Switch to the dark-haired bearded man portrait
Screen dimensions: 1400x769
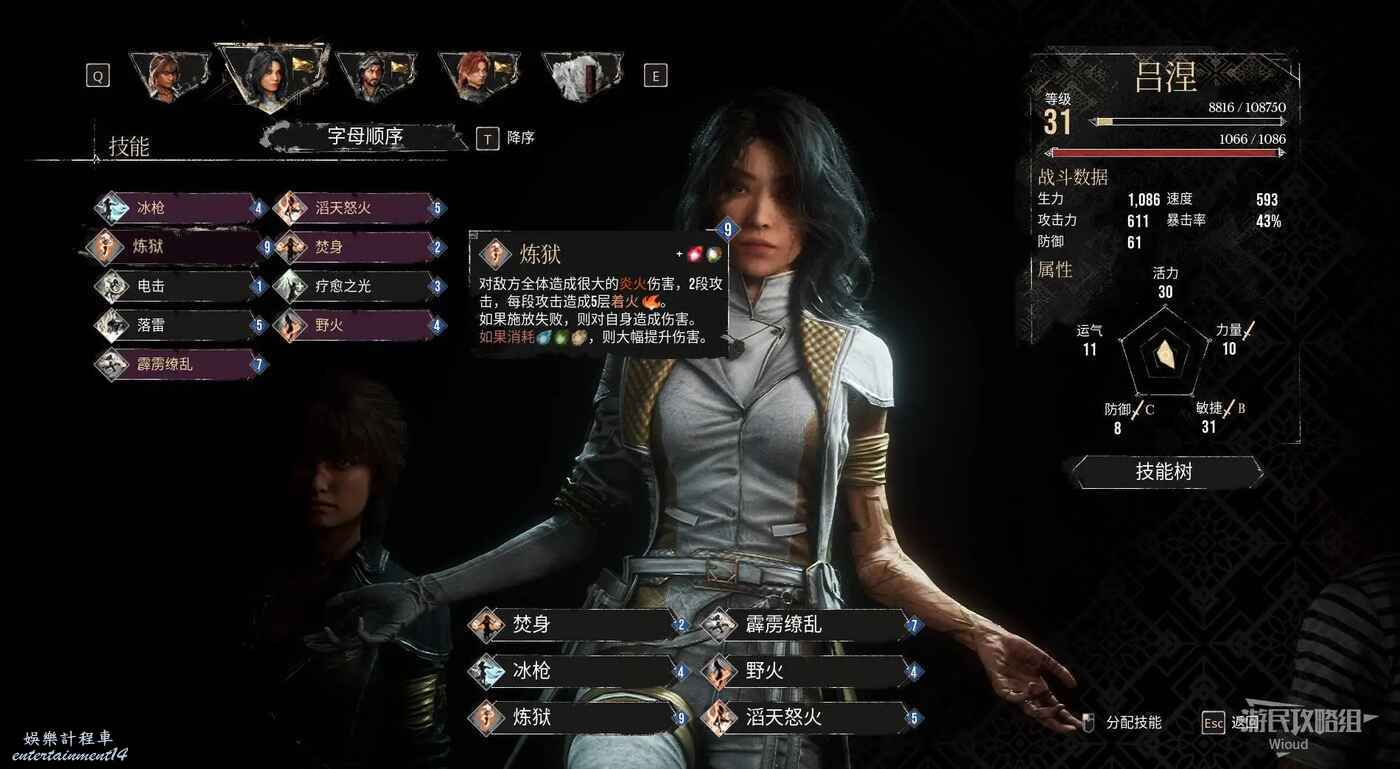click(x=370, y=75)
